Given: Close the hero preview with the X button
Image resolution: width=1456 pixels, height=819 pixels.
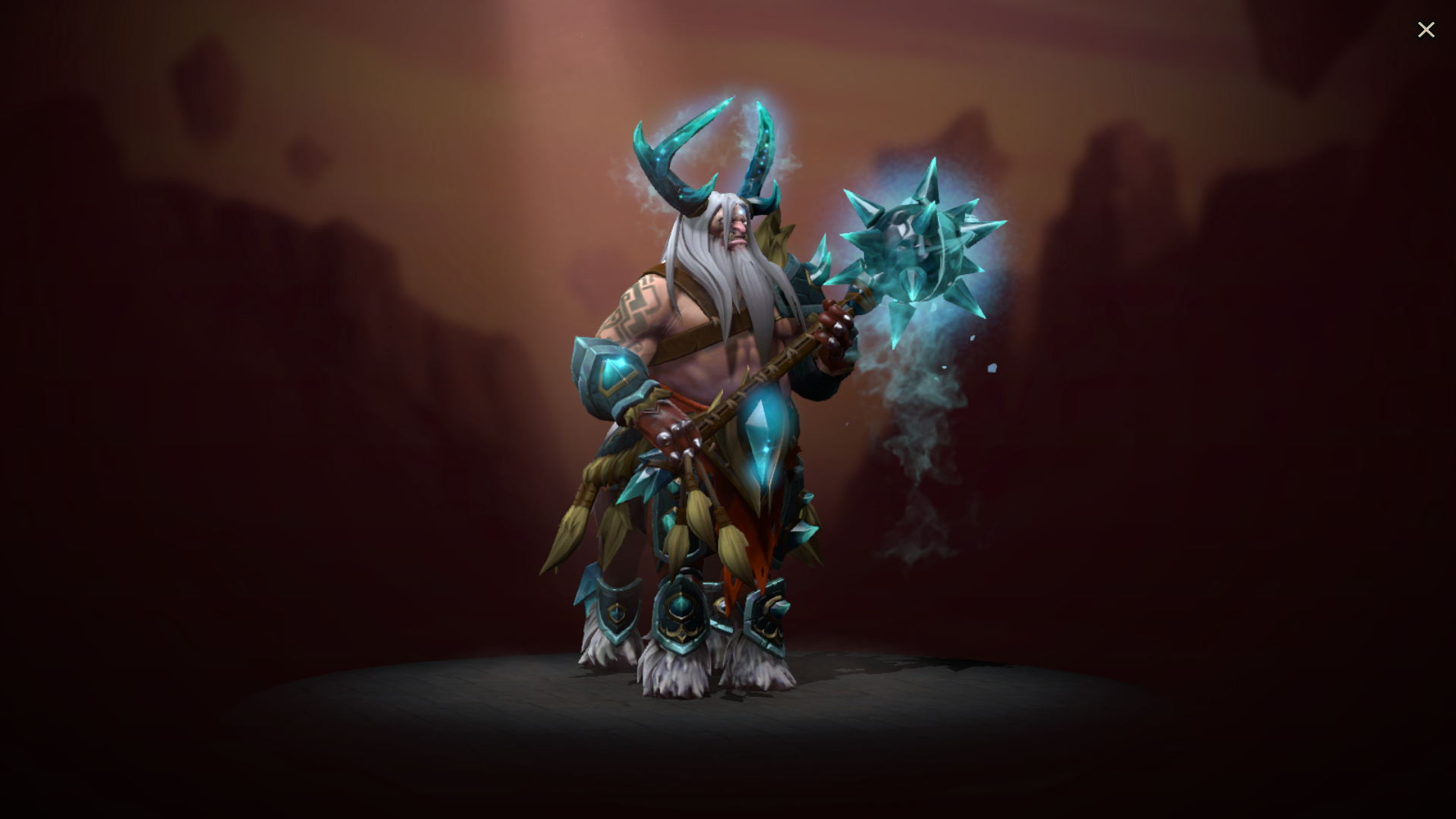Looking at the screenshot, I should pyautogui.click(x=1426, y=29).
